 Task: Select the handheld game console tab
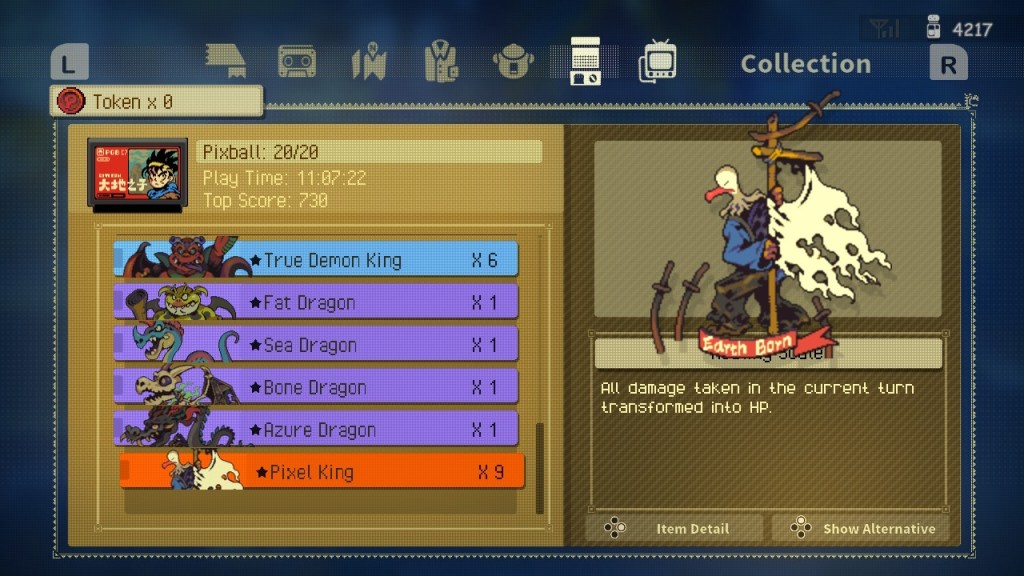tap(585, 62)
